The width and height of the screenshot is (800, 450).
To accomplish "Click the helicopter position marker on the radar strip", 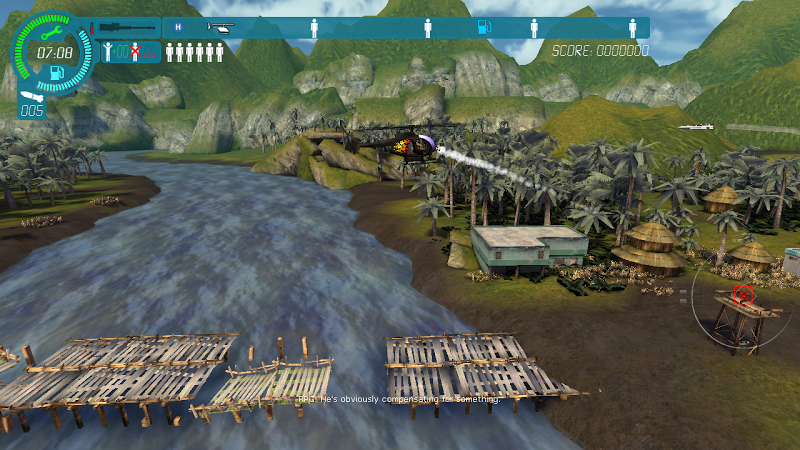I will click(x=220, y=28).
